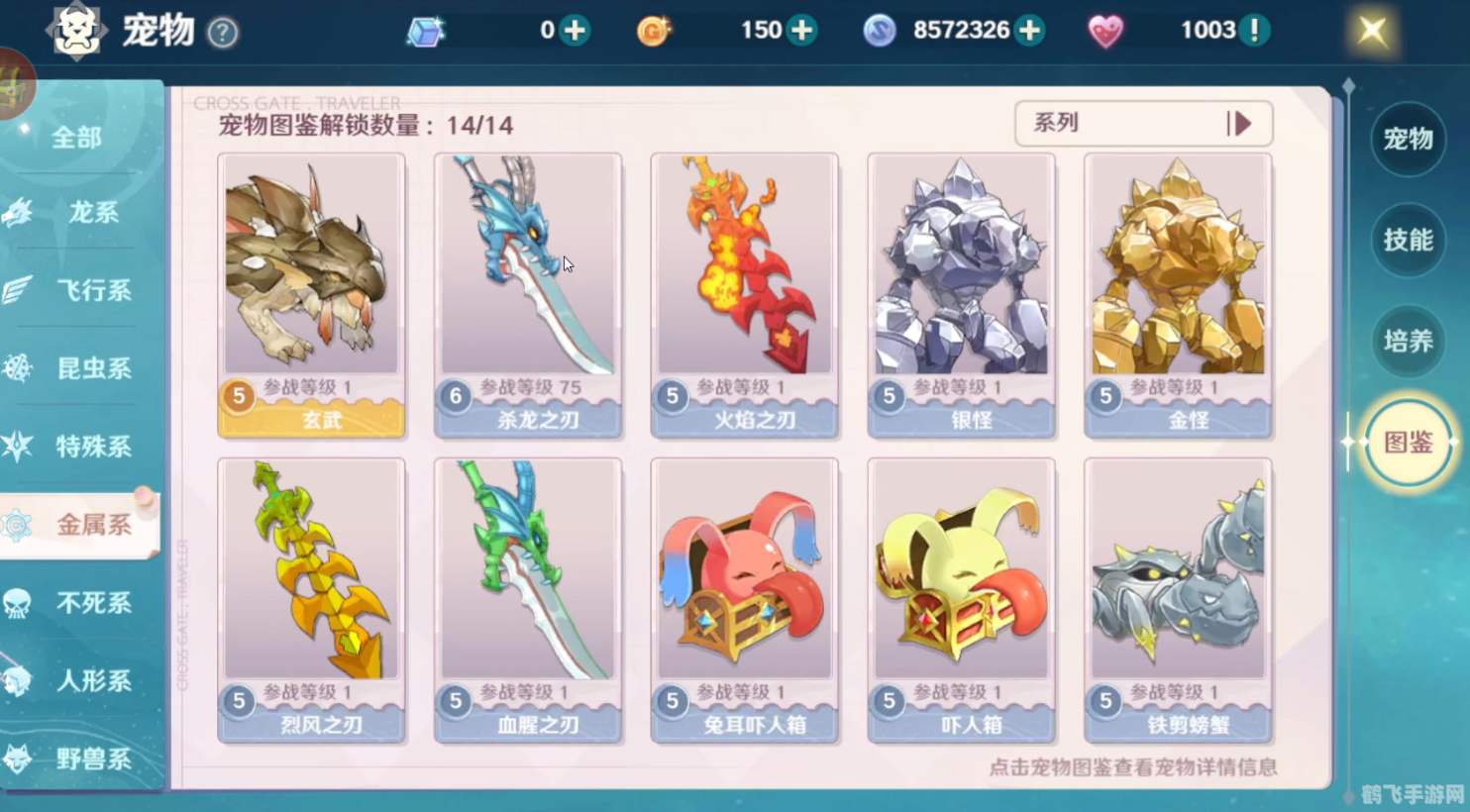Switch to the 培养 tab

pyautogui.click(x=1408, y=342)
